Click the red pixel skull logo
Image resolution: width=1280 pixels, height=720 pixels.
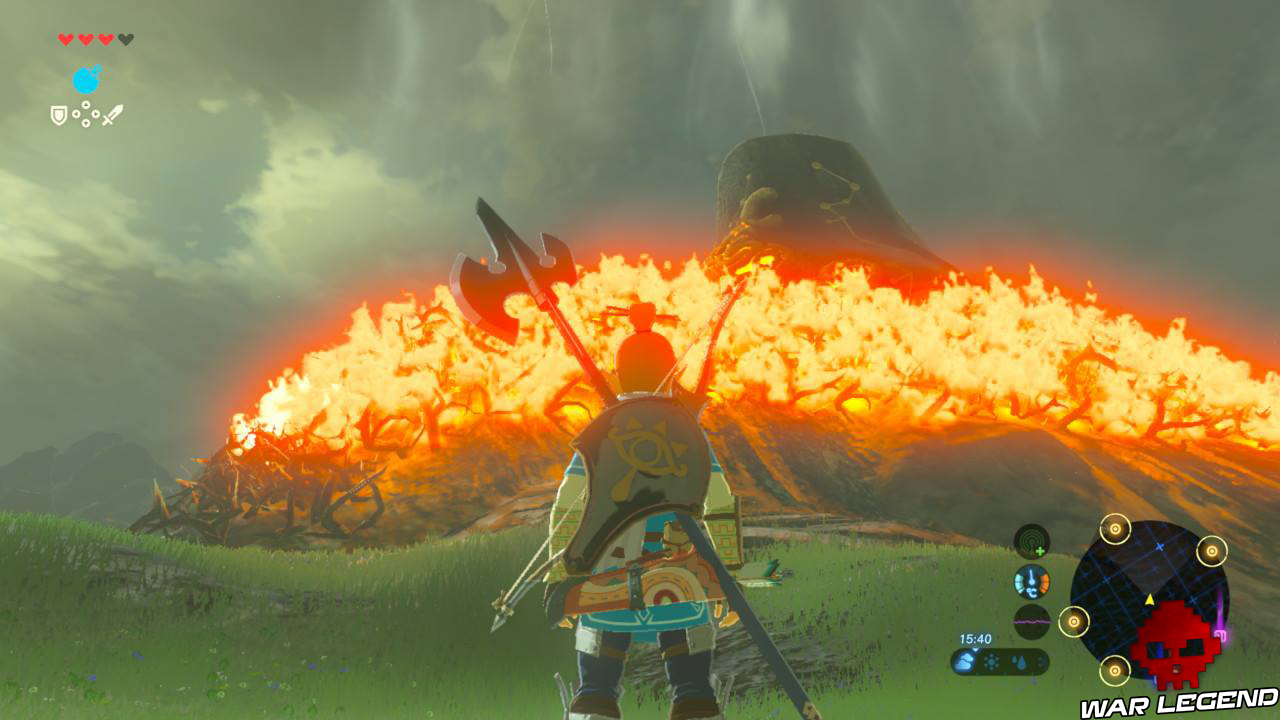1176,644
